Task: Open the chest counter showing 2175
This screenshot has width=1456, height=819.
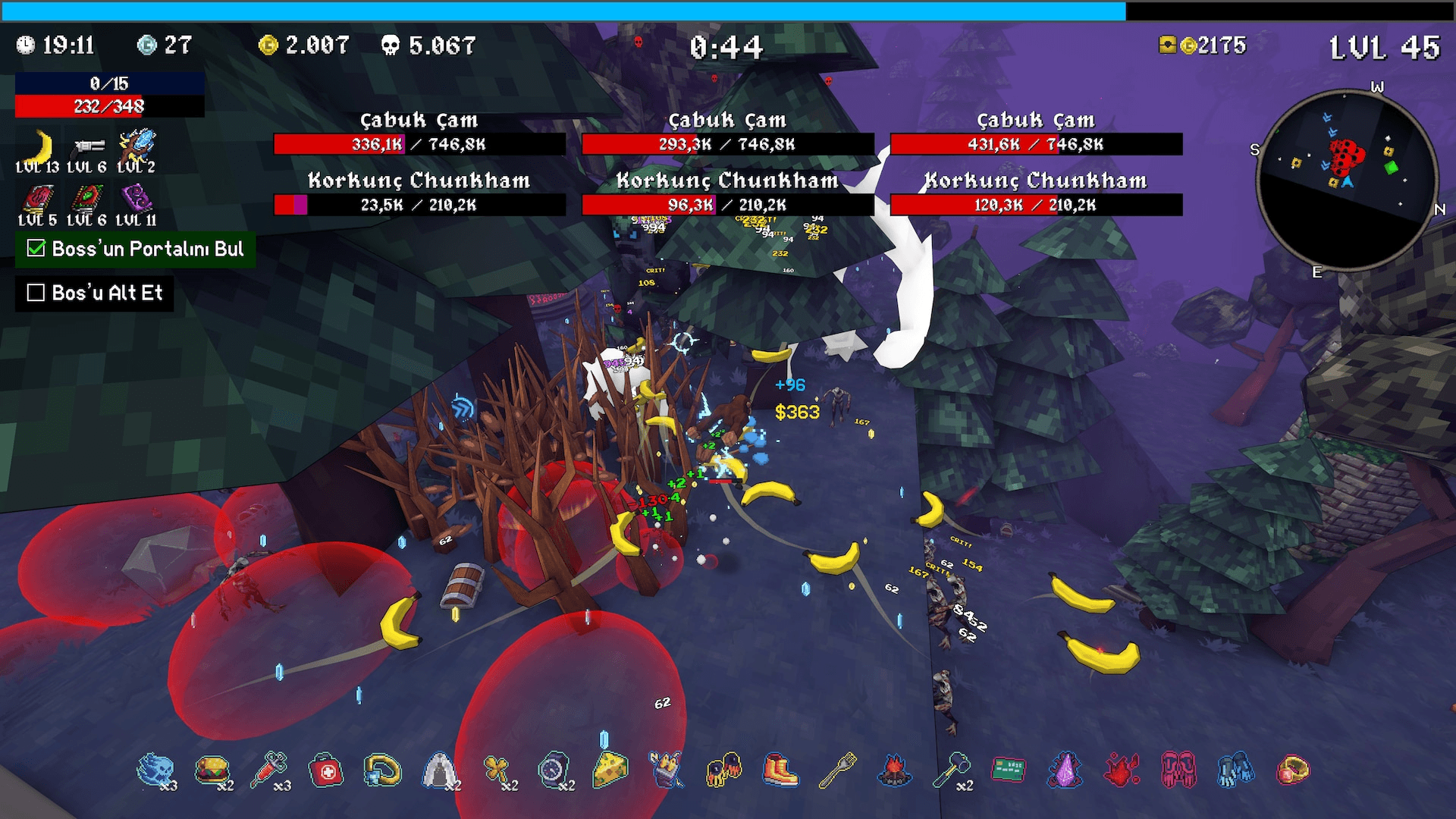Action: pyautogui.click(x=1204, y=46)
